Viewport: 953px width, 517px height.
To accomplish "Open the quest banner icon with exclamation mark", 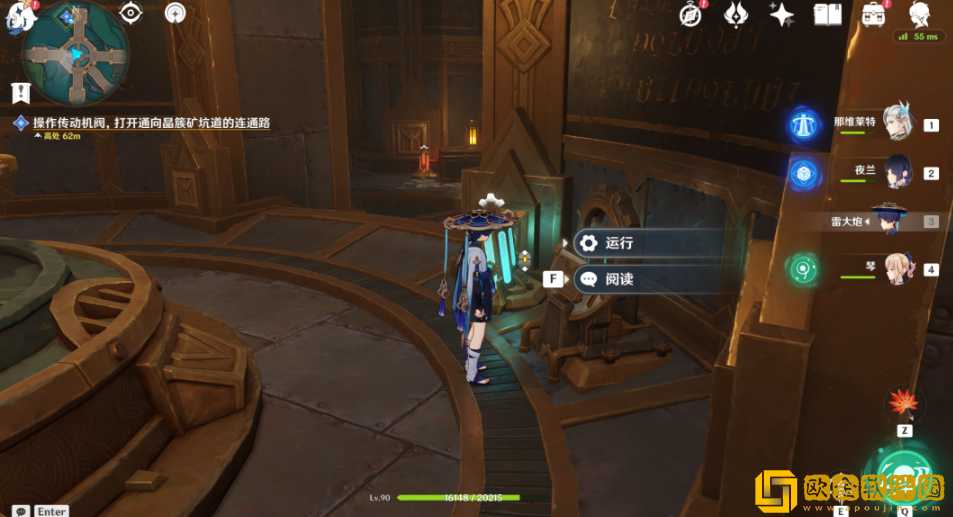I will coord(20,93).
